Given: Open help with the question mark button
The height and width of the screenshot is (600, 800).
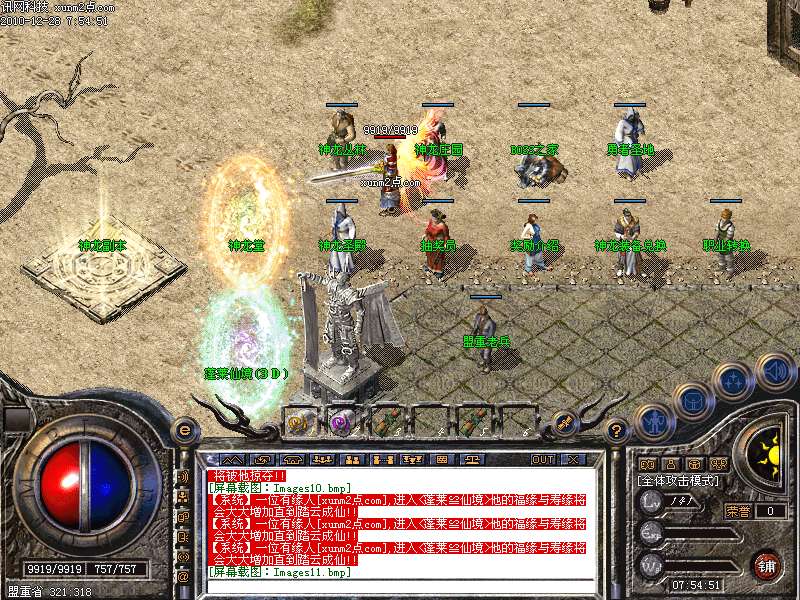Looking at the screenshot, I should pyautogui.click(x=617, y=431).
